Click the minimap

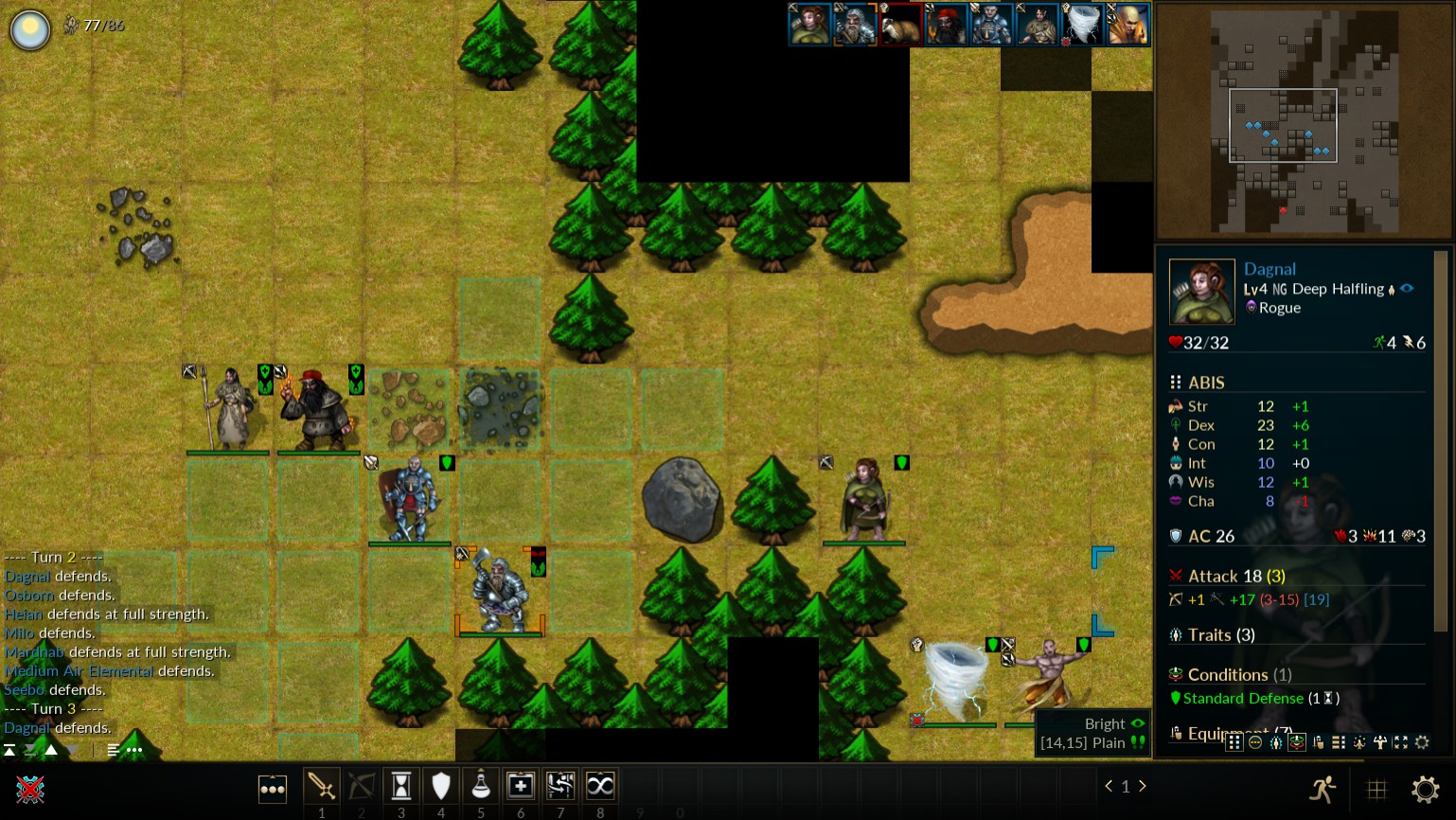[1304, 121]
